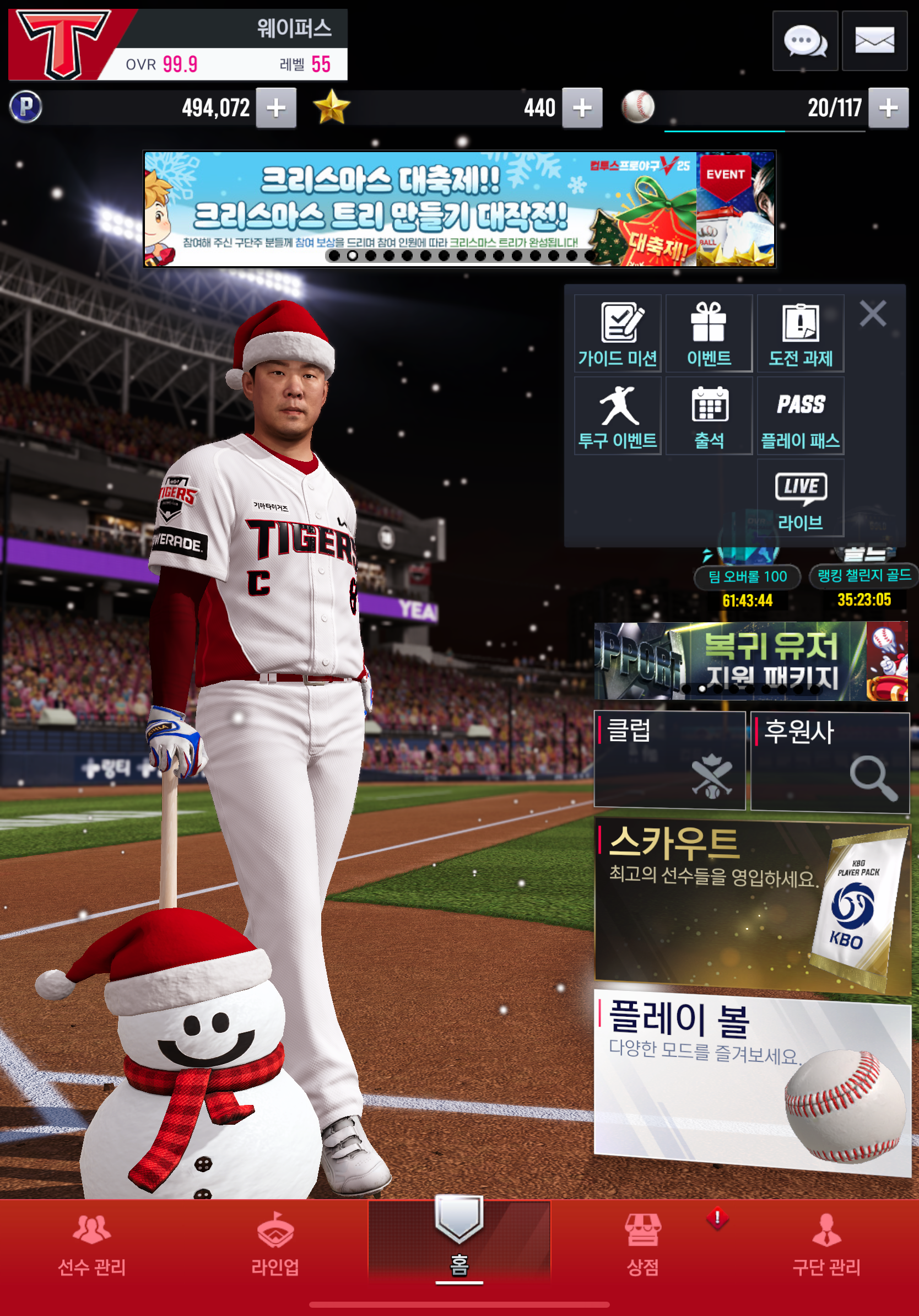Open the 클럽 club panel
Image resolution: width=919 pixels, height=1316 pixels.
click(x=669, y=760)
